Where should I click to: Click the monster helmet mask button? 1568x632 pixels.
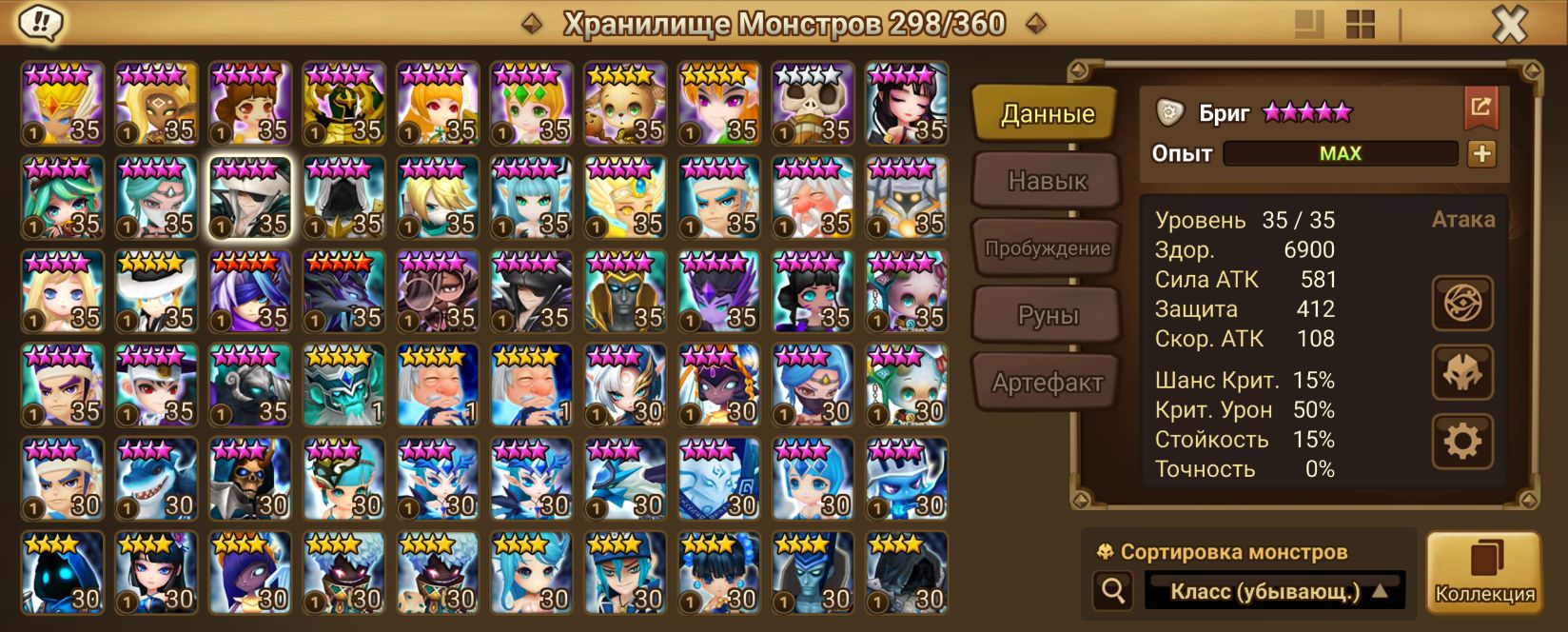[1462, 372]
